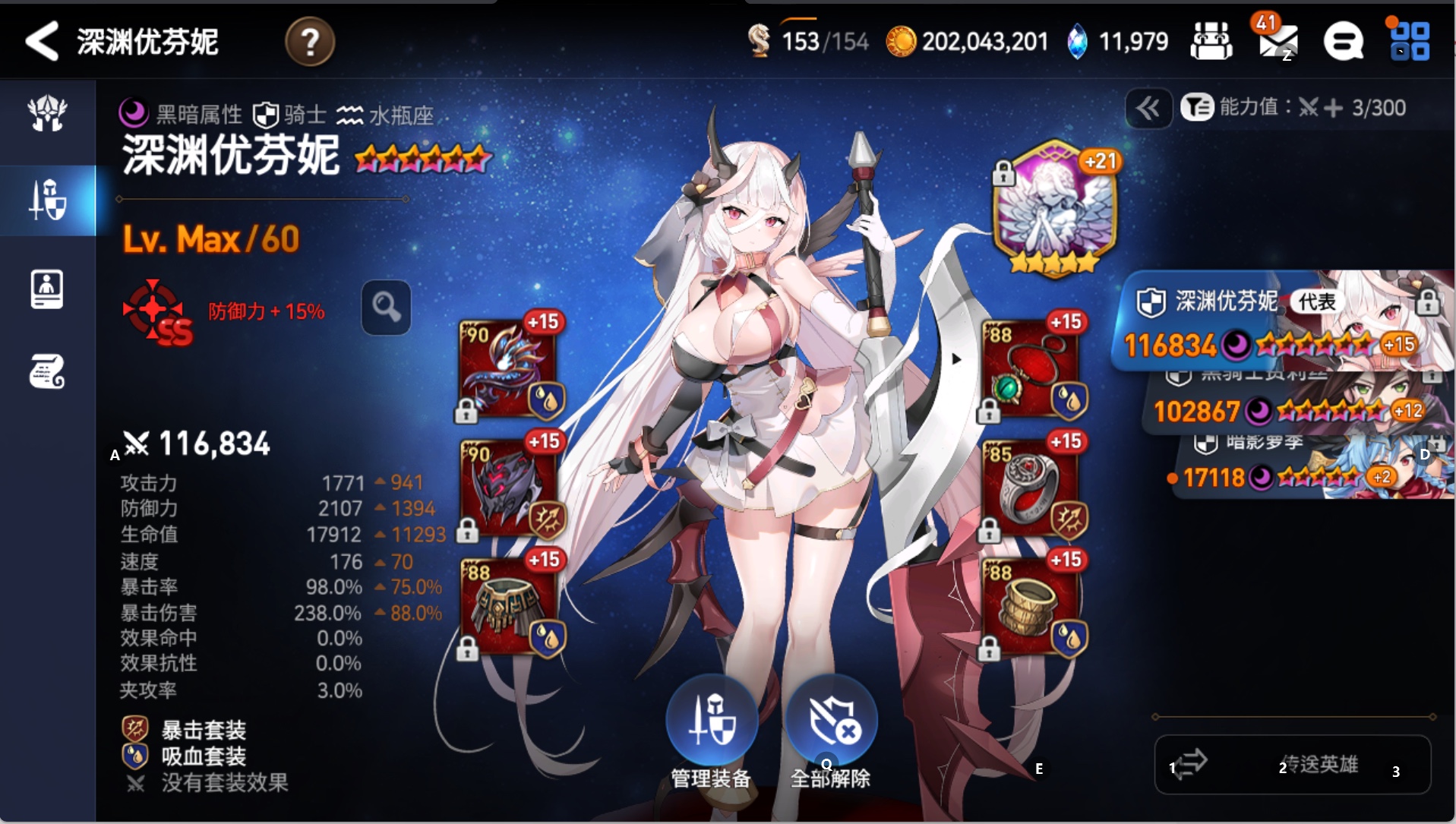Viewport: 1456px width, 824px height.
Task: Collapse the hero list with double arrow
Action: [x=1148, y=109]
